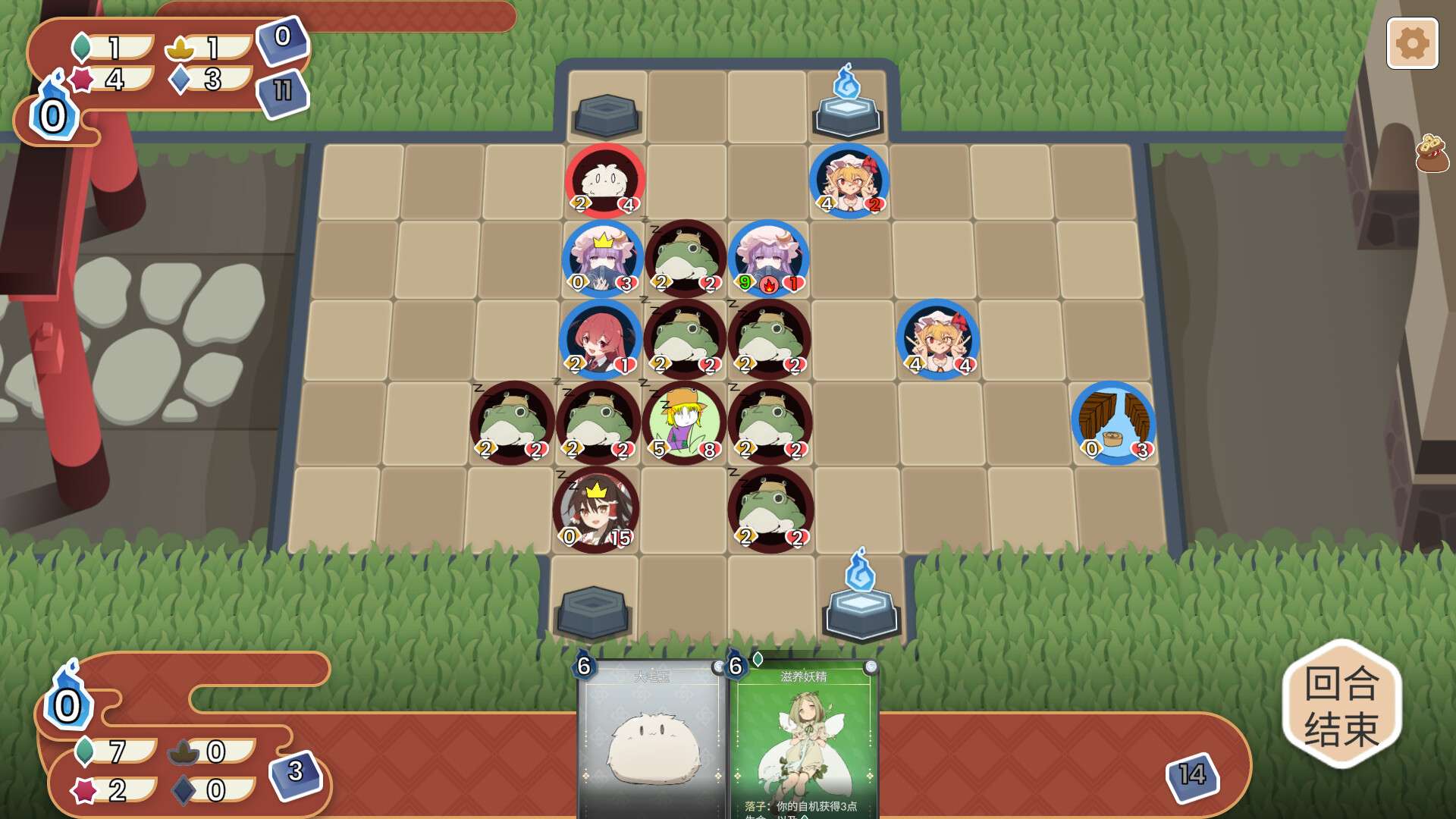Select the Flandre unit near the top altar
This screenshot has width=1456, height=819.
point(849,180)
